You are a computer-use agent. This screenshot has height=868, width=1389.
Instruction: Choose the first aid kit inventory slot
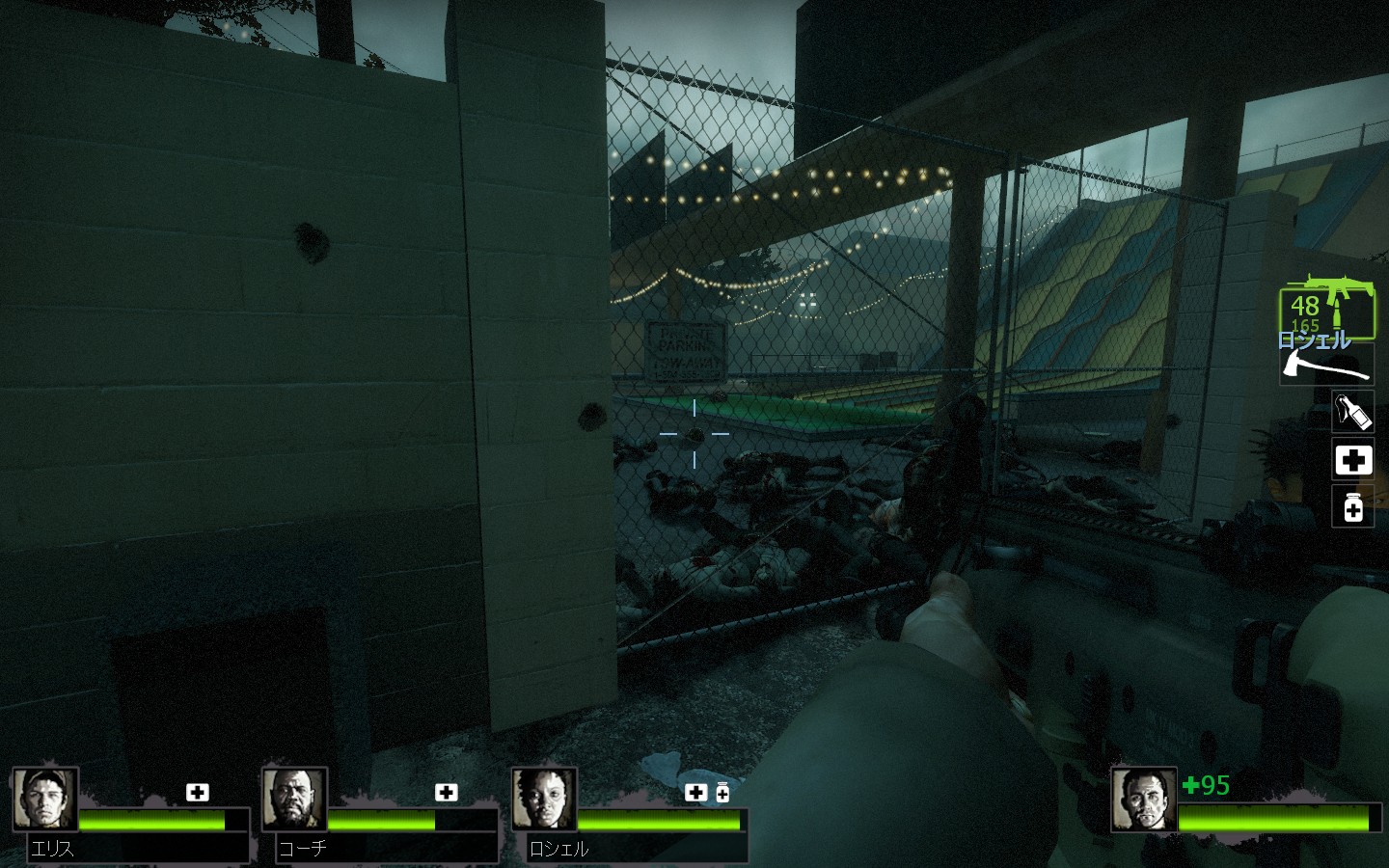click(x=1352, y=460)
